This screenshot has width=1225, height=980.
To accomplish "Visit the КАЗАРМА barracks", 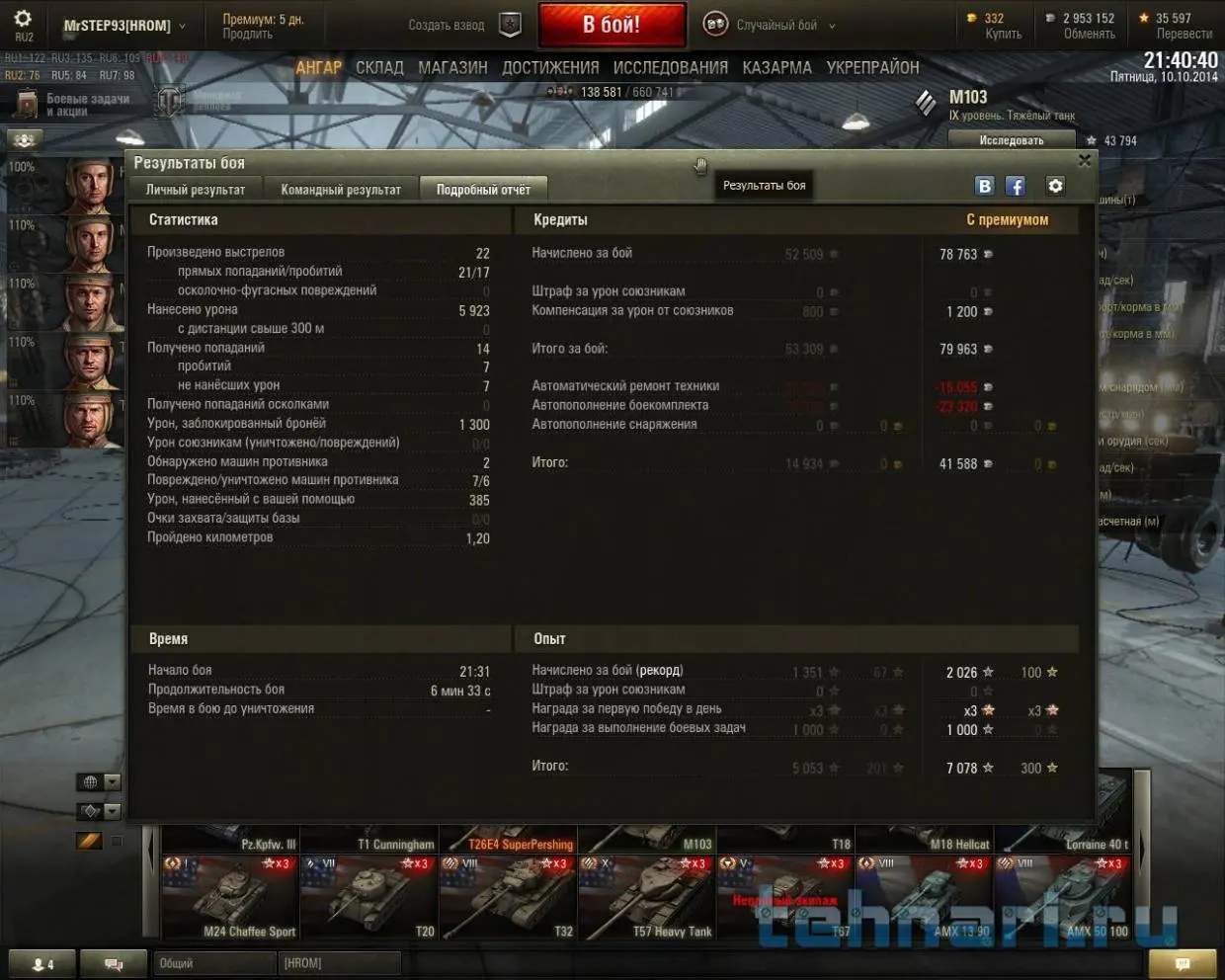I will click(x=776, y=68).
